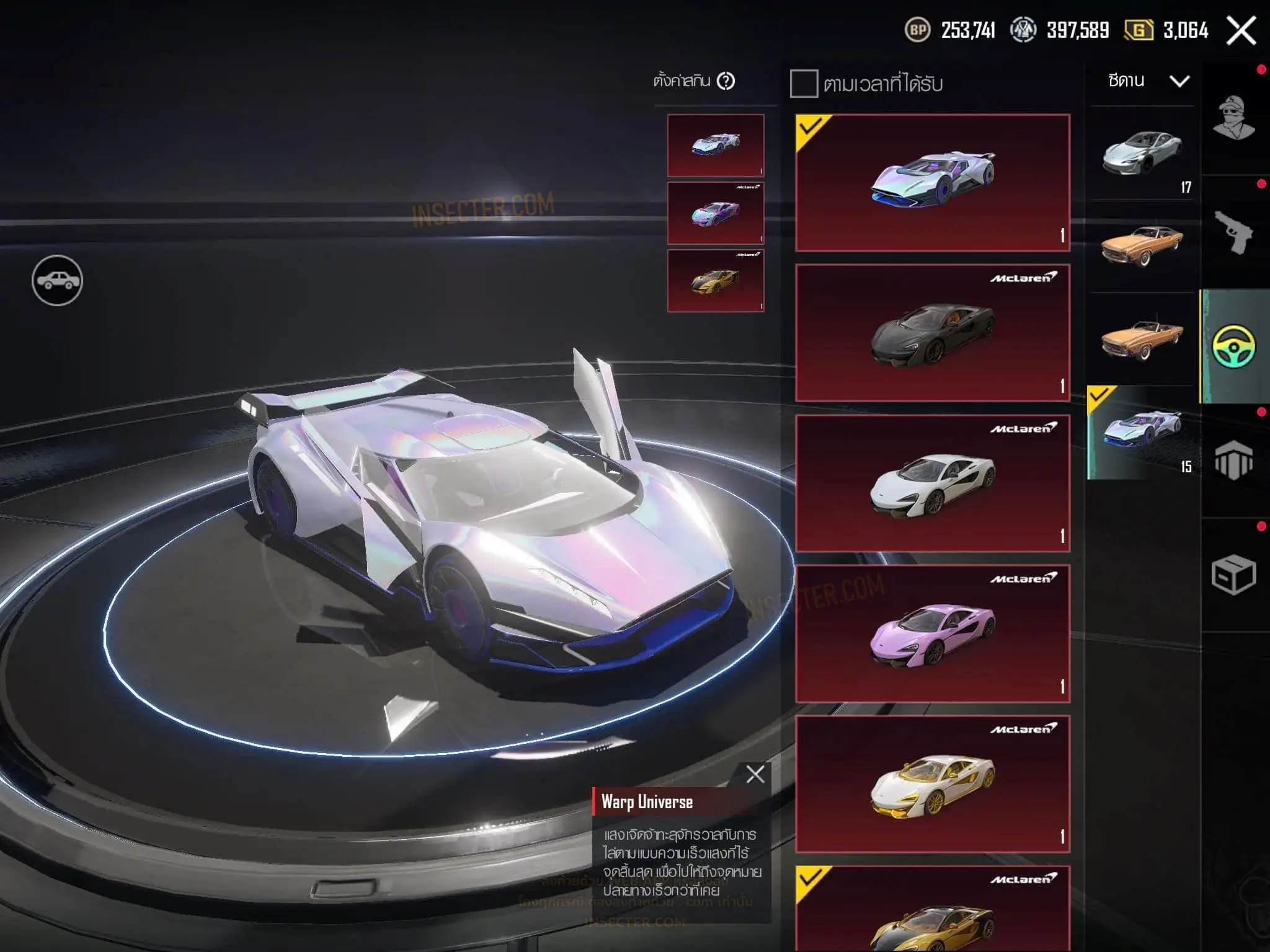Pick the pink McLaren skin

[932, 633]
